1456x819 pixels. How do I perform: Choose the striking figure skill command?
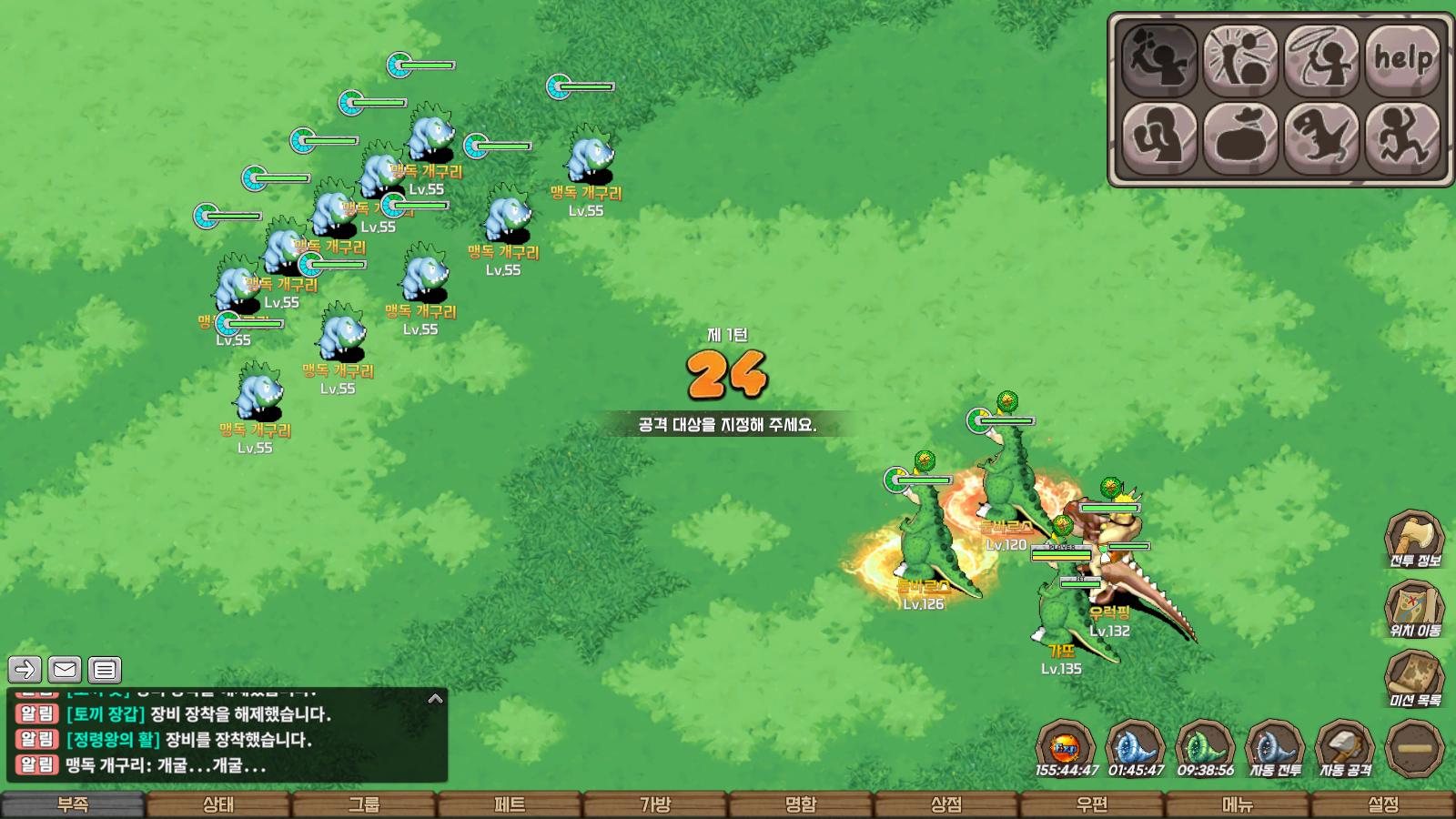pos(1240,60)
